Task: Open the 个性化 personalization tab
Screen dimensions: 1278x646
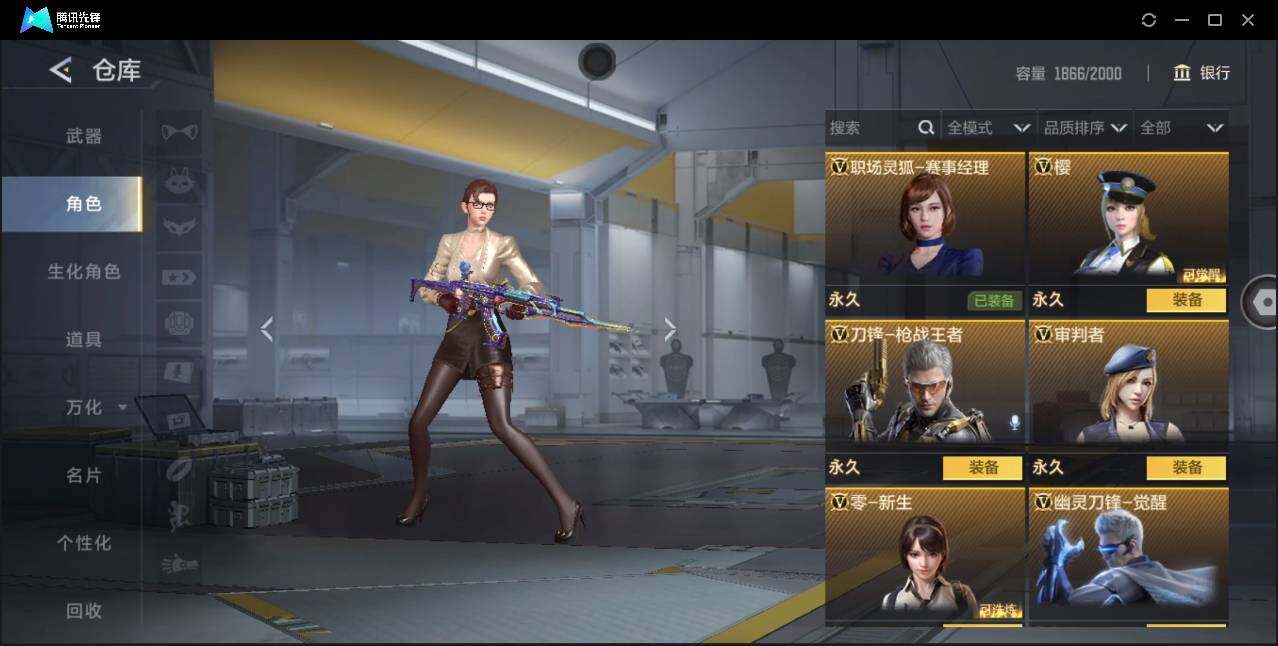Action: (84, 544)
